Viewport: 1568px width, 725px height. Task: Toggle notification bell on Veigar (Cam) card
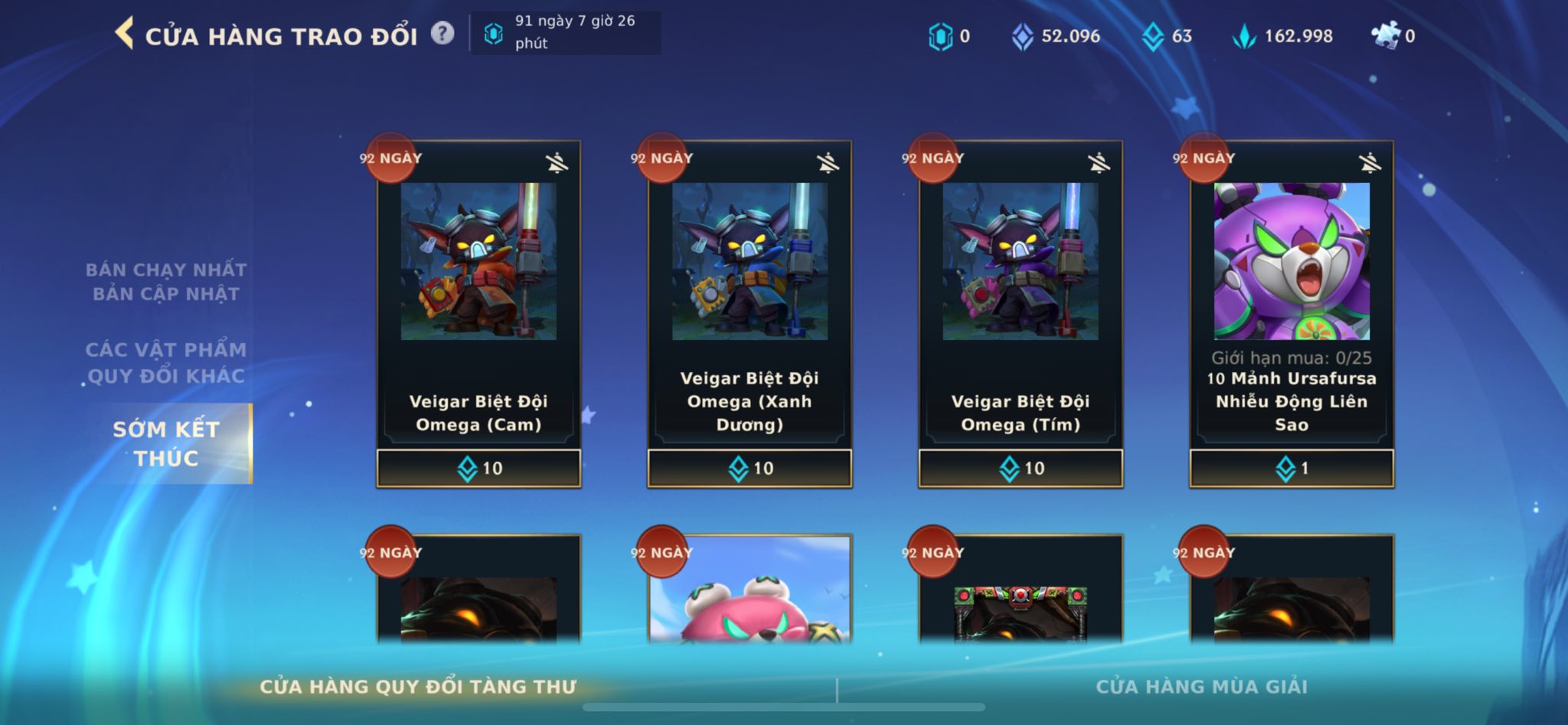[x=557, y=162]
